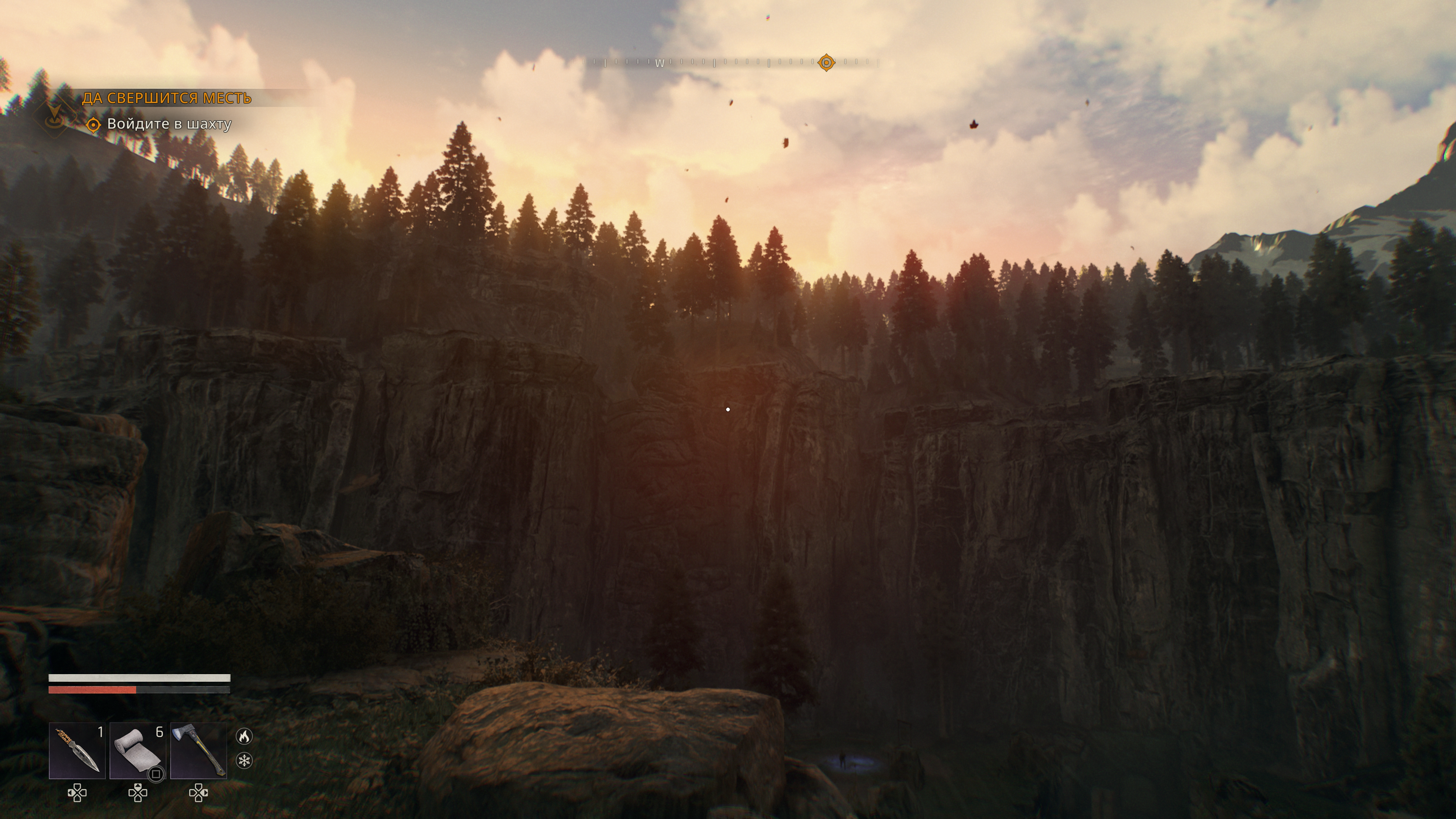Open the quest titled ДА СВЕРШИТСЯ МЕСТЬ
This screenshot has height=819, width=1456.
[166, 98]
